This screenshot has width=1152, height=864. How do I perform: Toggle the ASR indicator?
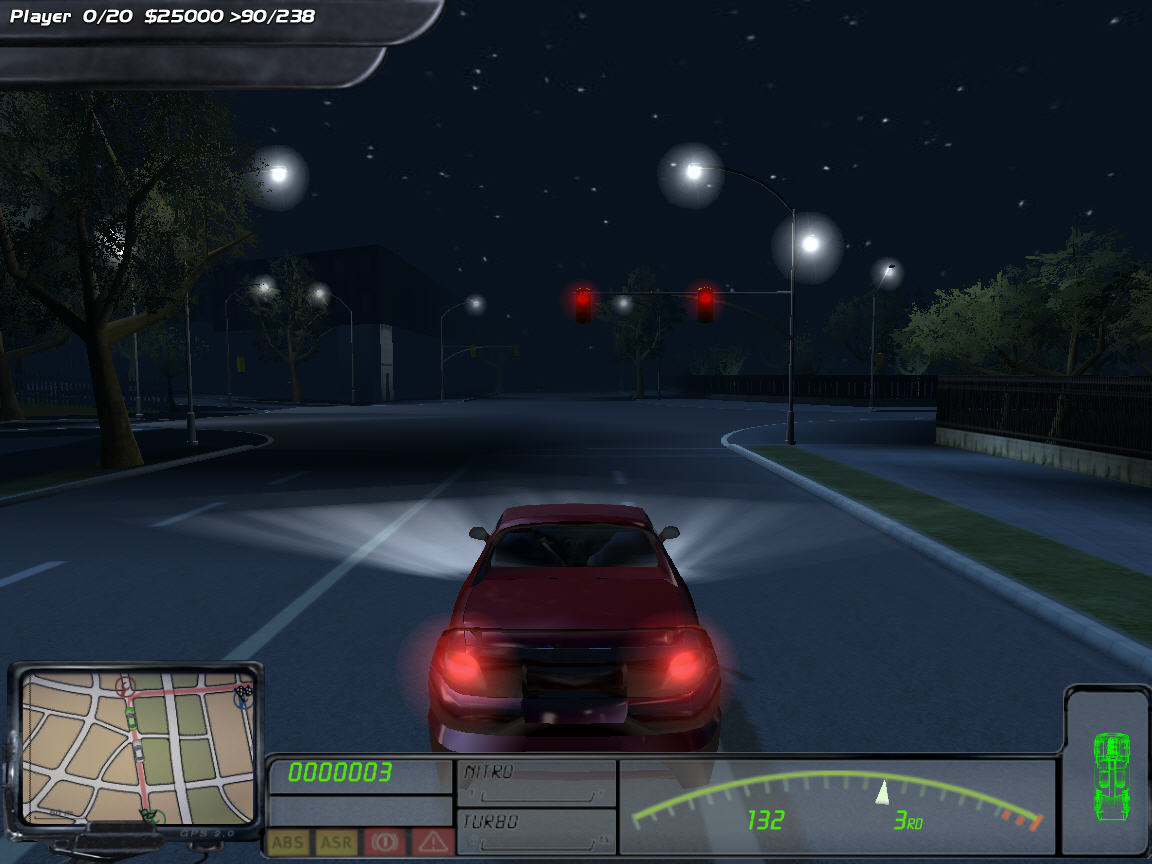336,842
